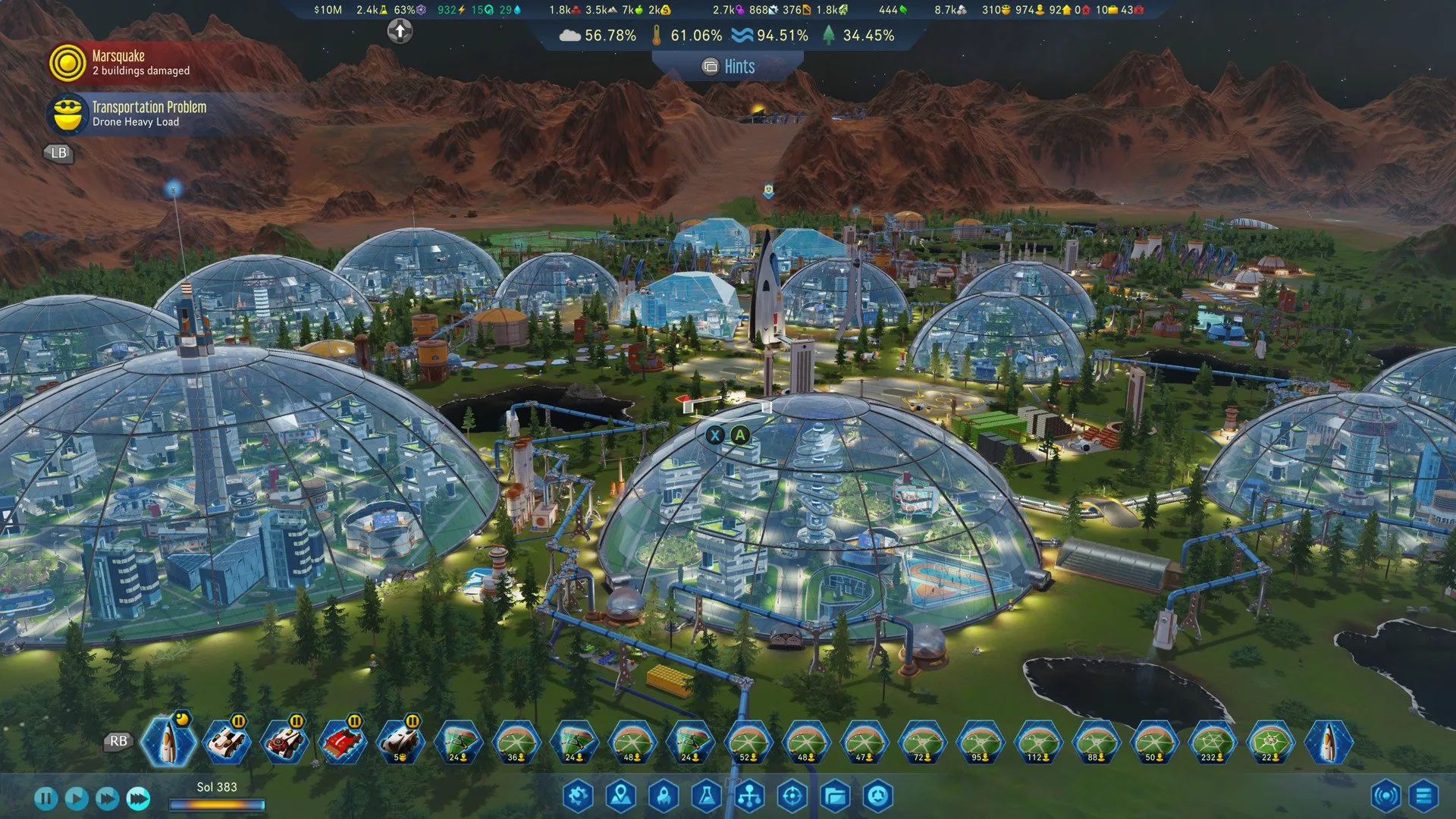
Task: Open the research menu via the flask icon
Action: click(x=706, y=795)
